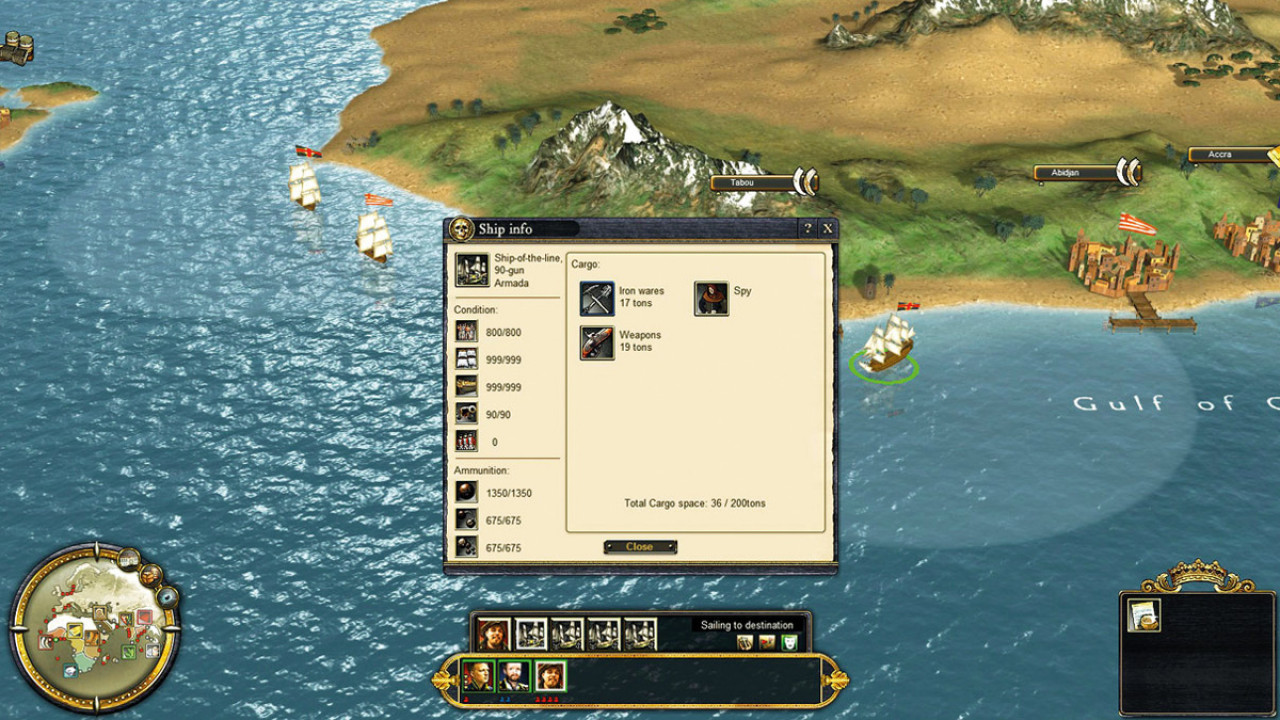The height and width of the screenshot is (720, 1280).
Task: Select the Iron wares cargo icon
Action: click(x=597, y=299)
